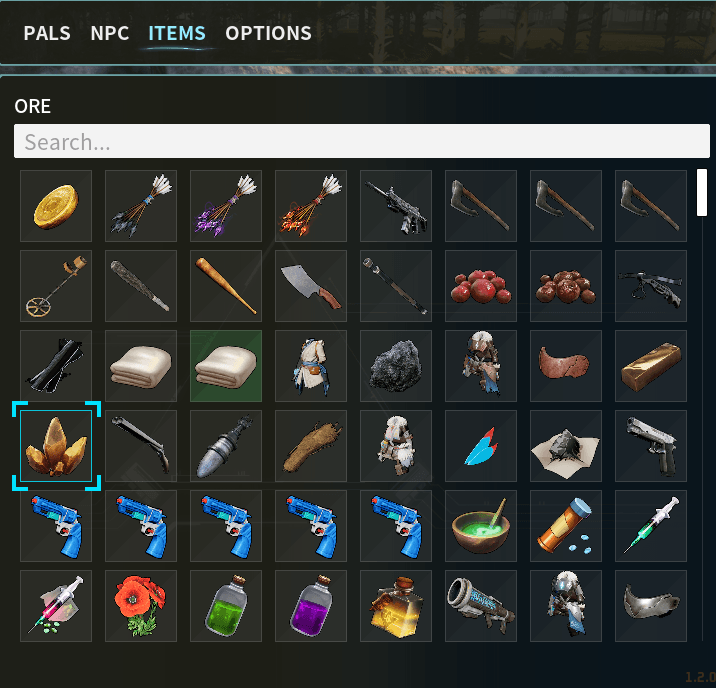This screenshot has height=688, width=716.
Task: Select the silver handgun item
Action: tap(651, 446)
